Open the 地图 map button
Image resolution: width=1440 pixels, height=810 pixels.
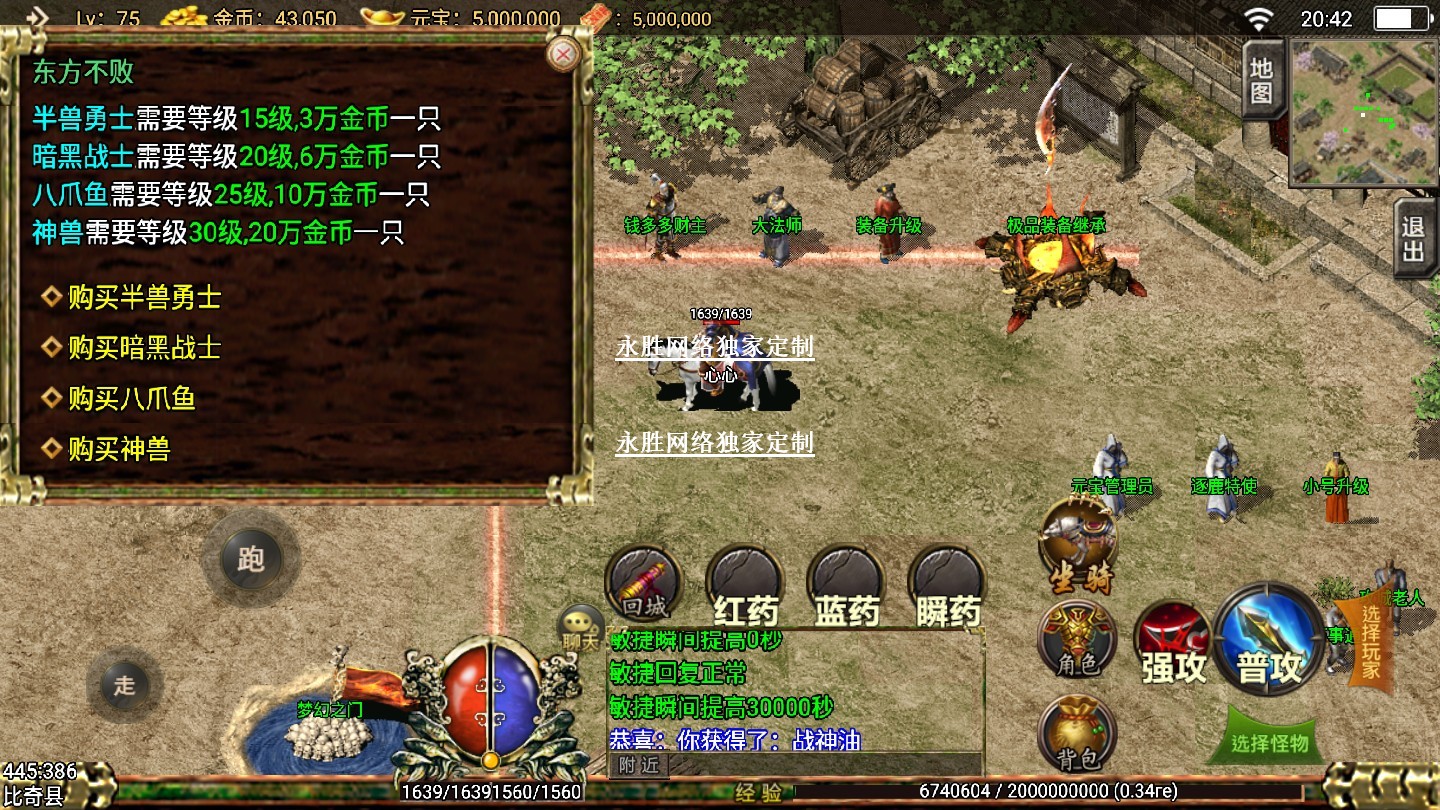pos(1261,80)
